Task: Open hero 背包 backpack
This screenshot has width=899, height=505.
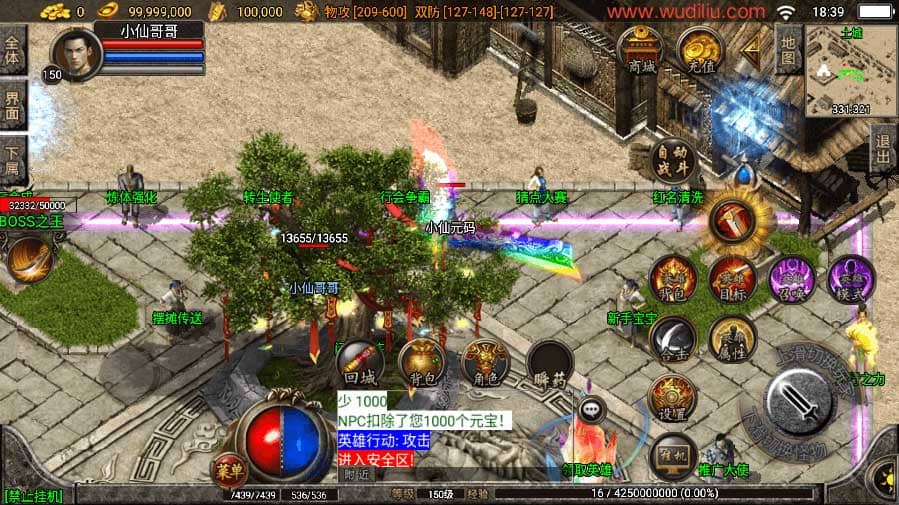Action: (x=673, y=279)
